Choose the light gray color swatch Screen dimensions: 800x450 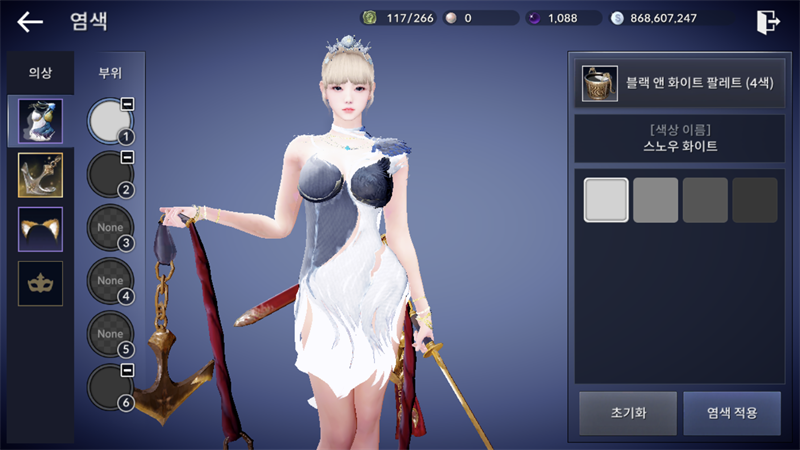click(655, 200)
